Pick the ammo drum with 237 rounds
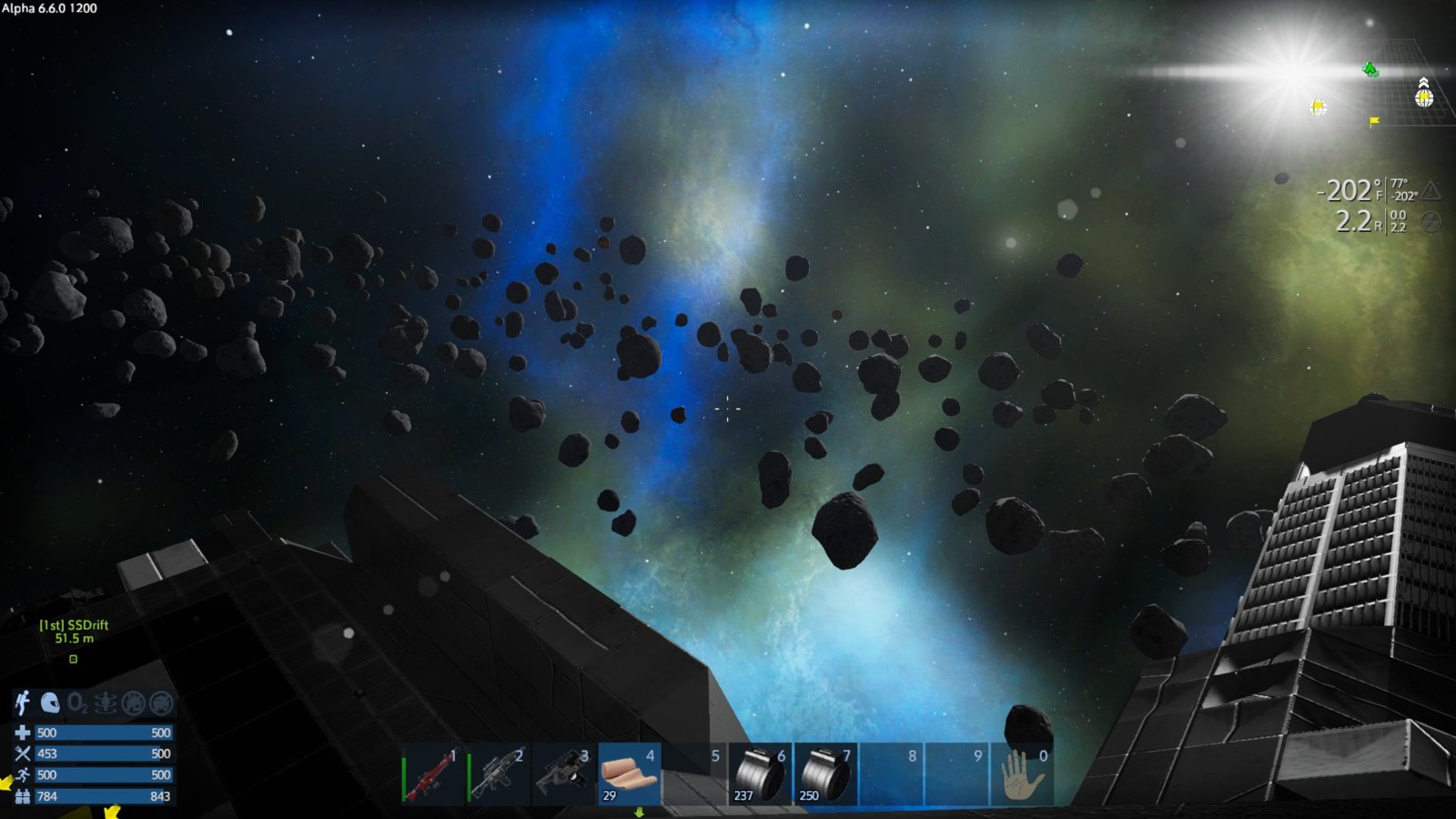Screen dimensions: 1456x819 click(x=761, y=774)
